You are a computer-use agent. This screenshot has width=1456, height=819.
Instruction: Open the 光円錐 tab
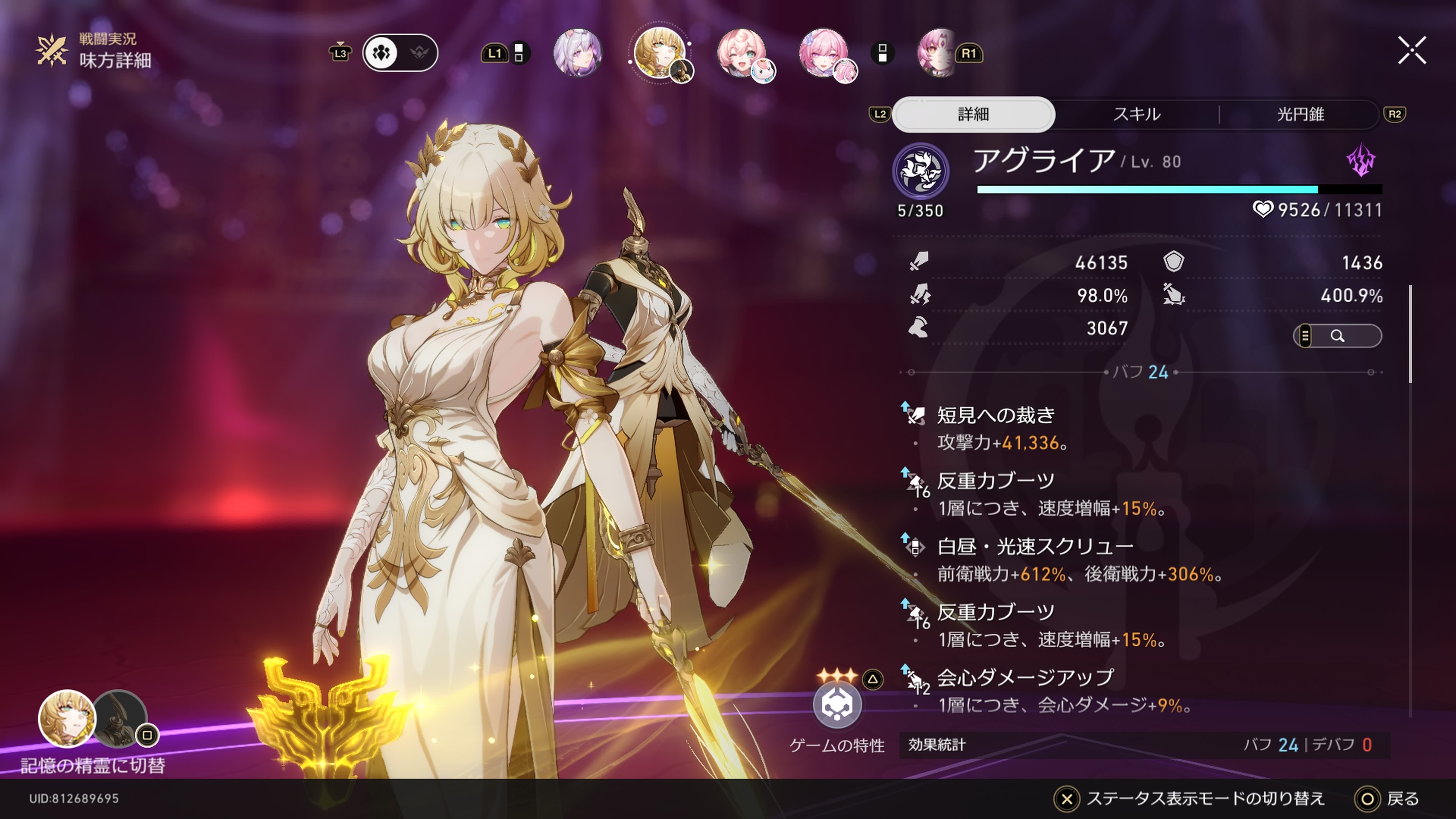click(1300, 114)
